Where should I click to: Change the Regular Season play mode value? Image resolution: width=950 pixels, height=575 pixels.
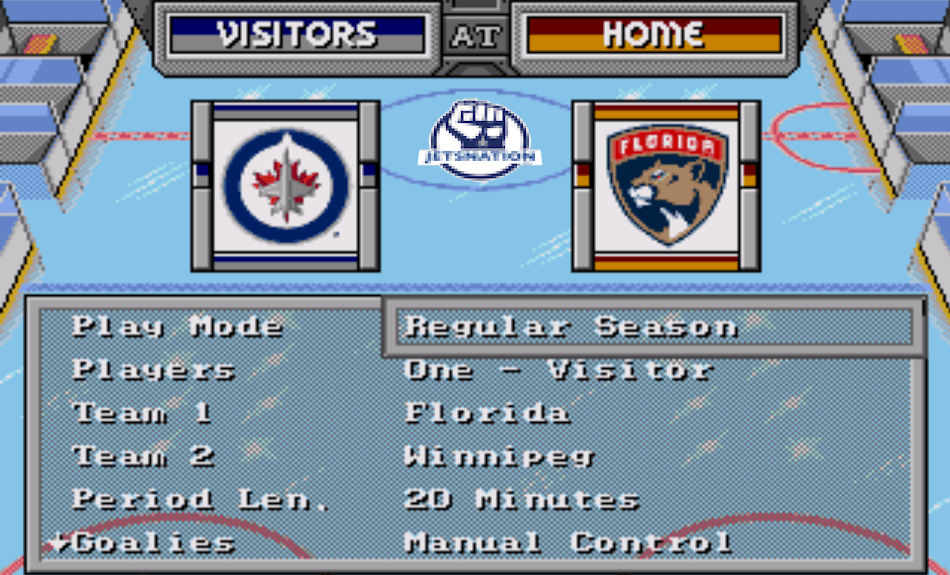[x=571, y=327]
